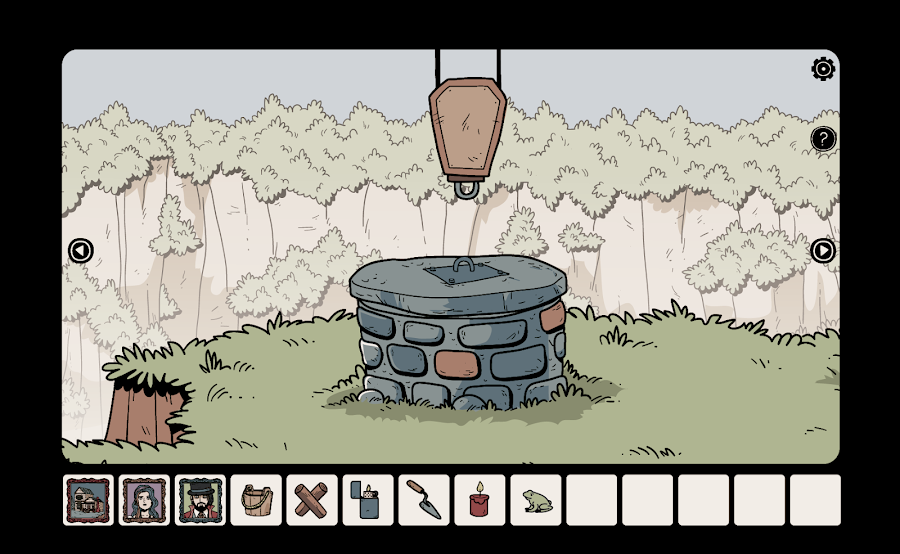The image size is (900, 554).
Task: Select the crossed wooden logs
Action: click(312, 499)
